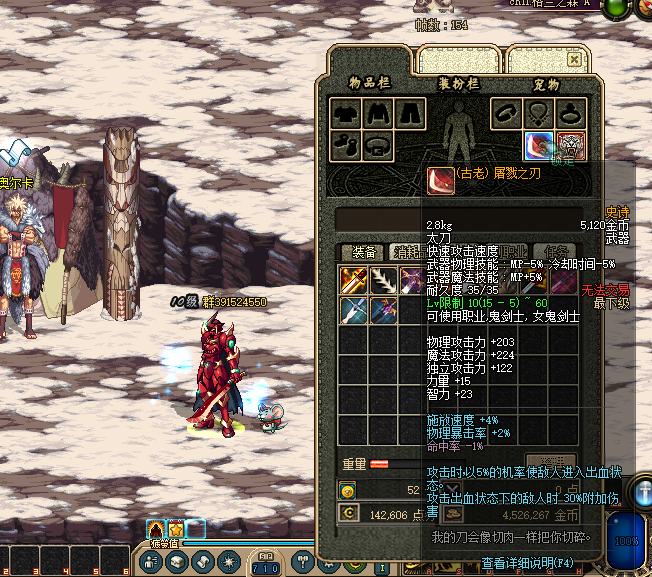Select the white feathered blade item
This screenshot has height=577, width=652.
click(384, 280)
